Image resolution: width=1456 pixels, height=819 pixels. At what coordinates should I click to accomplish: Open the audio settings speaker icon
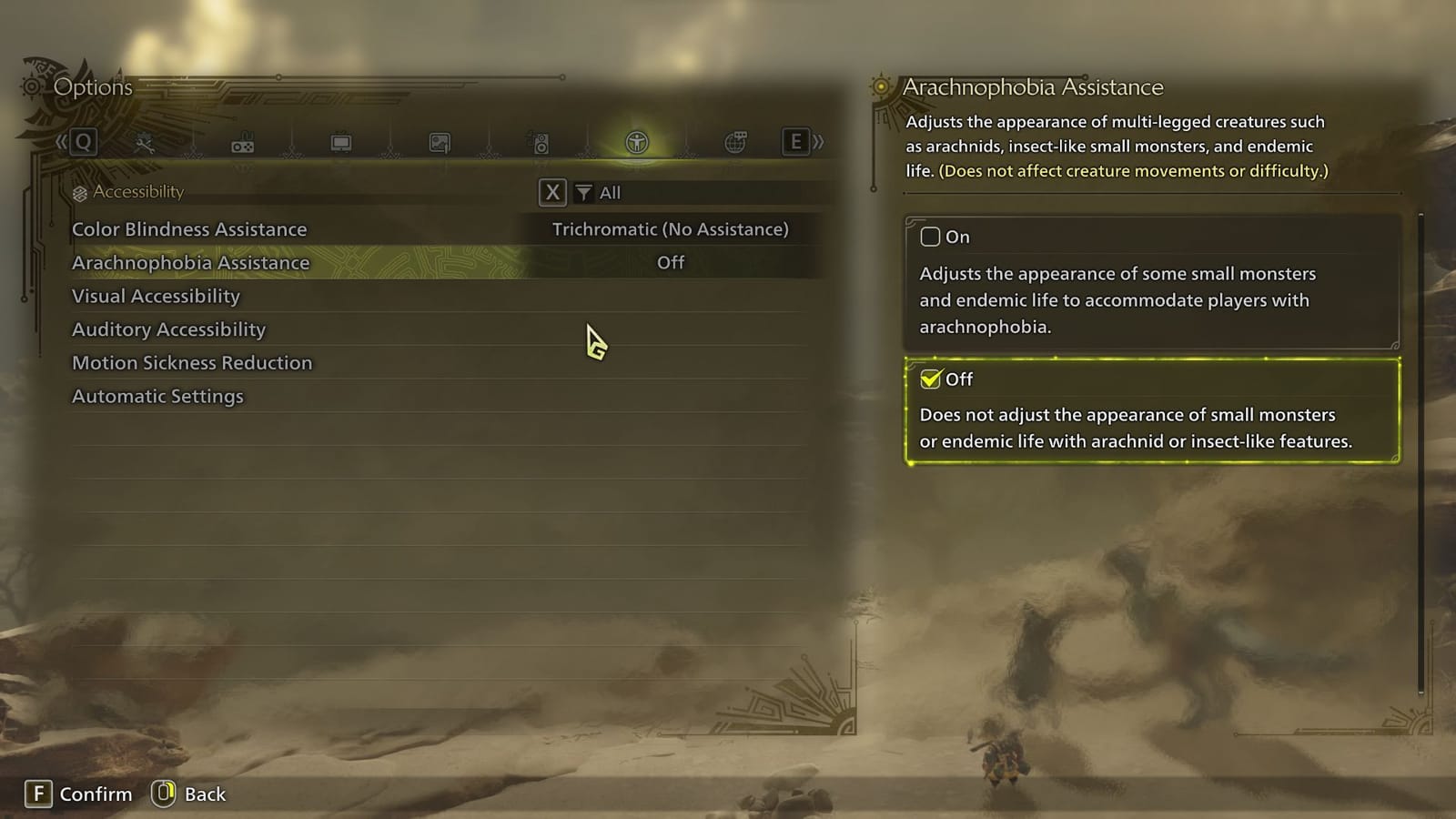point(541,143)
